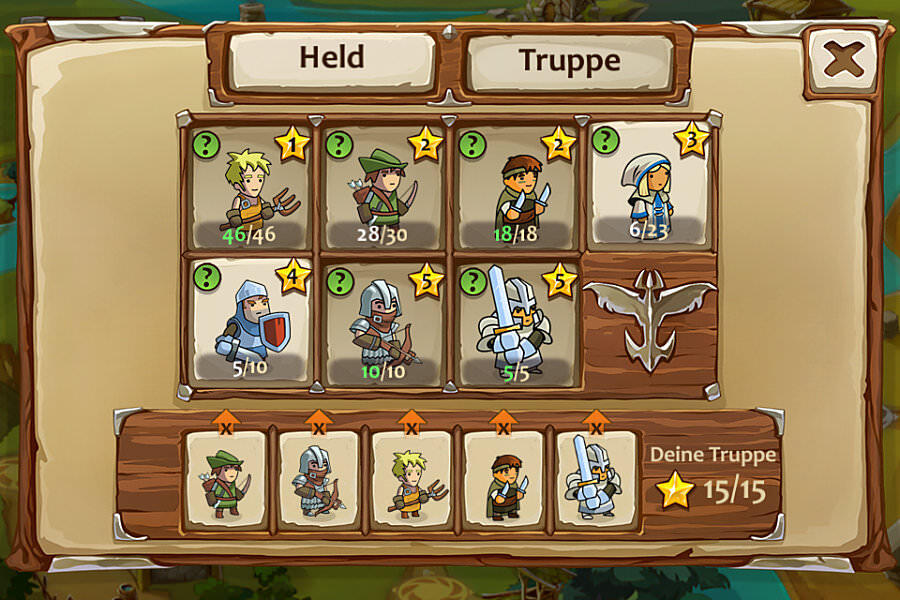This screenshot has height=600, width=900.
Task: Show info for the pitchfork peasant
Action: tap(206, 145)
